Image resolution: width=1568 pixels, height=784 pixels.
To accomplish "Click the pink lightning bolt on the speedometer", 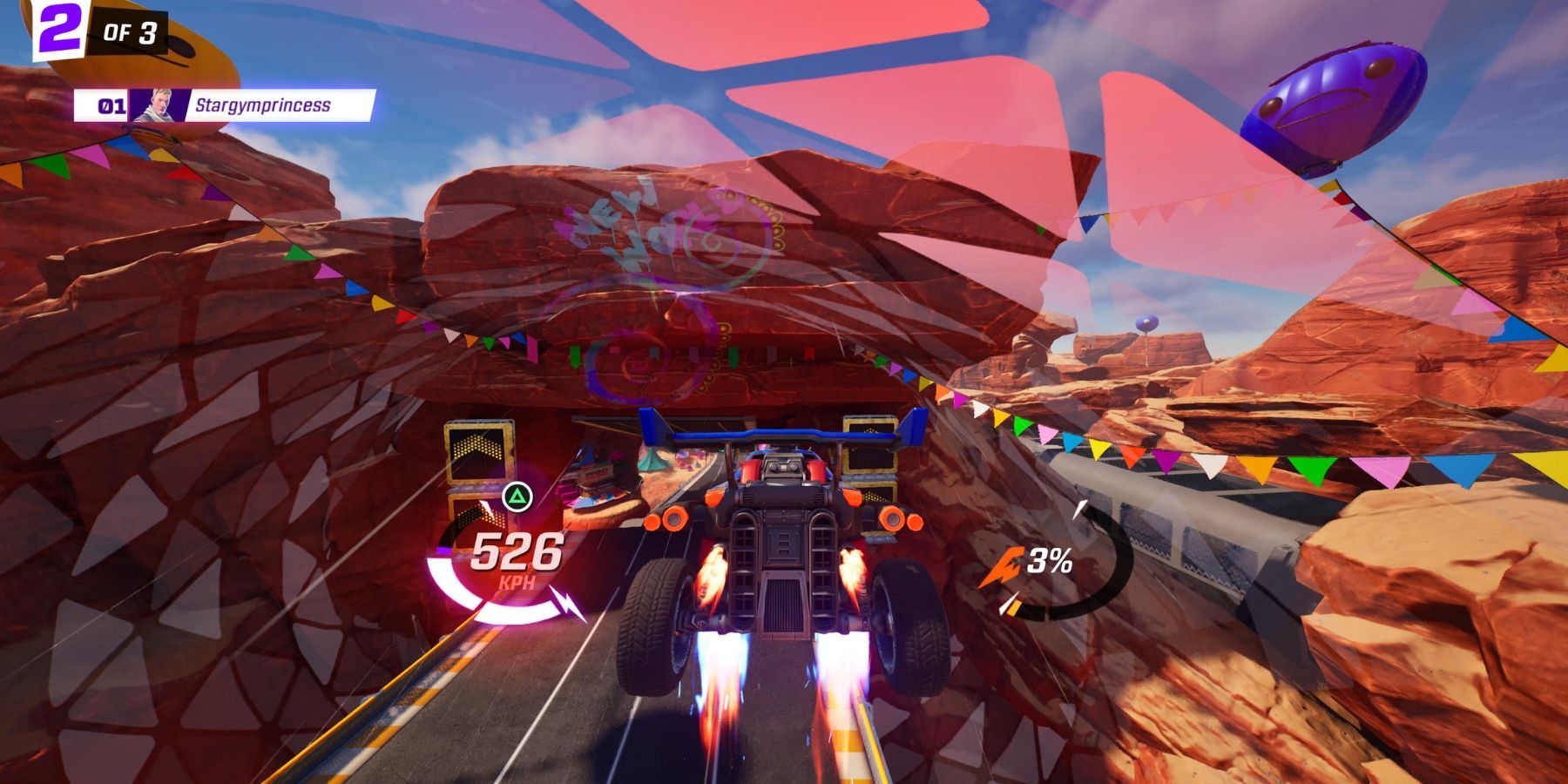I will tap(566, 604).
